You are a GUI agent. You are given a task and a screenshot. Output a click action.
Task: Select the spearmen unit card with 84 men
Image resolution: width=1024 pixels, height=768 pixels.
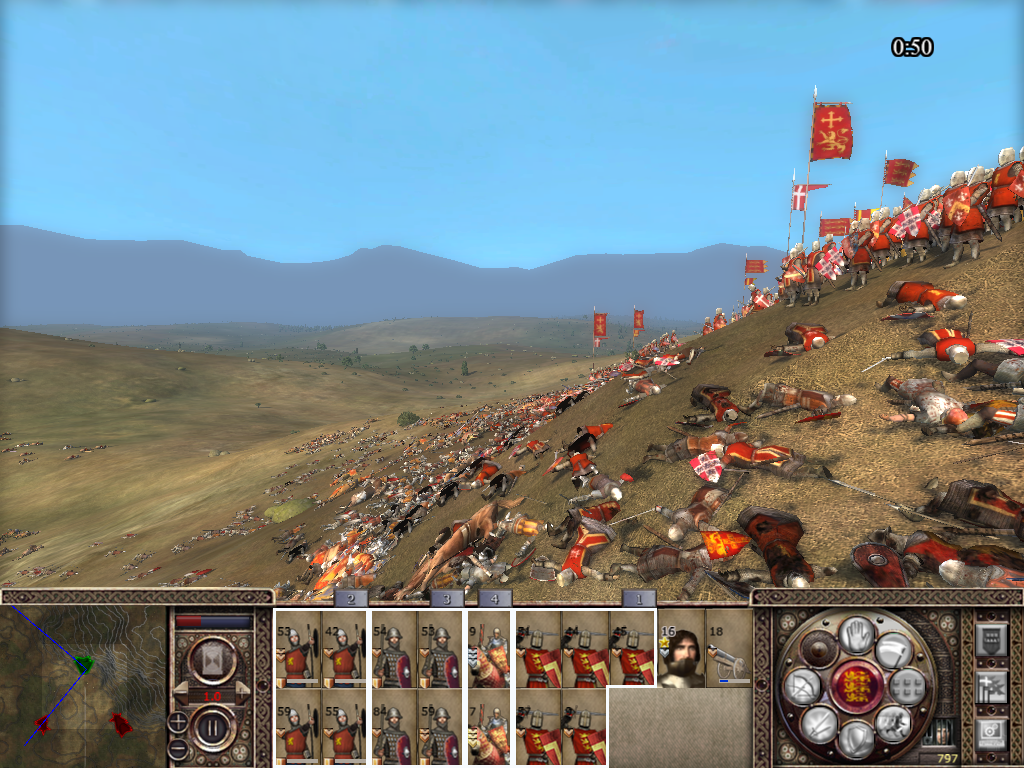pyautogui.click(x=393, y=727)
